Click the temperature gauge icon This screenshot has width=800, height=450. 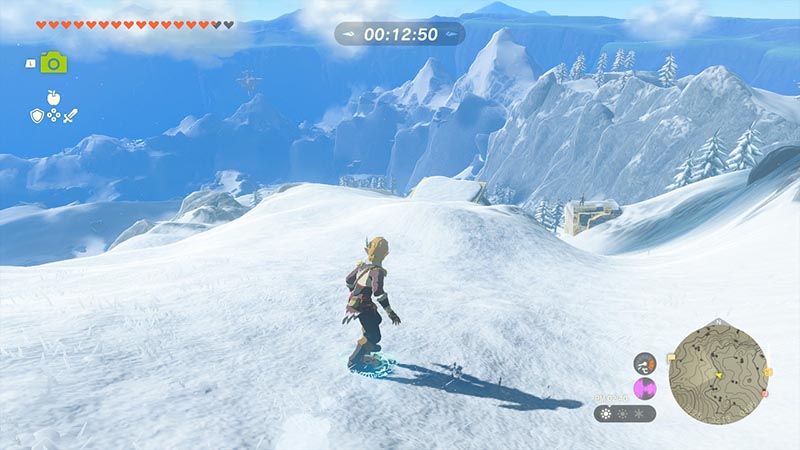pos(646,362)
